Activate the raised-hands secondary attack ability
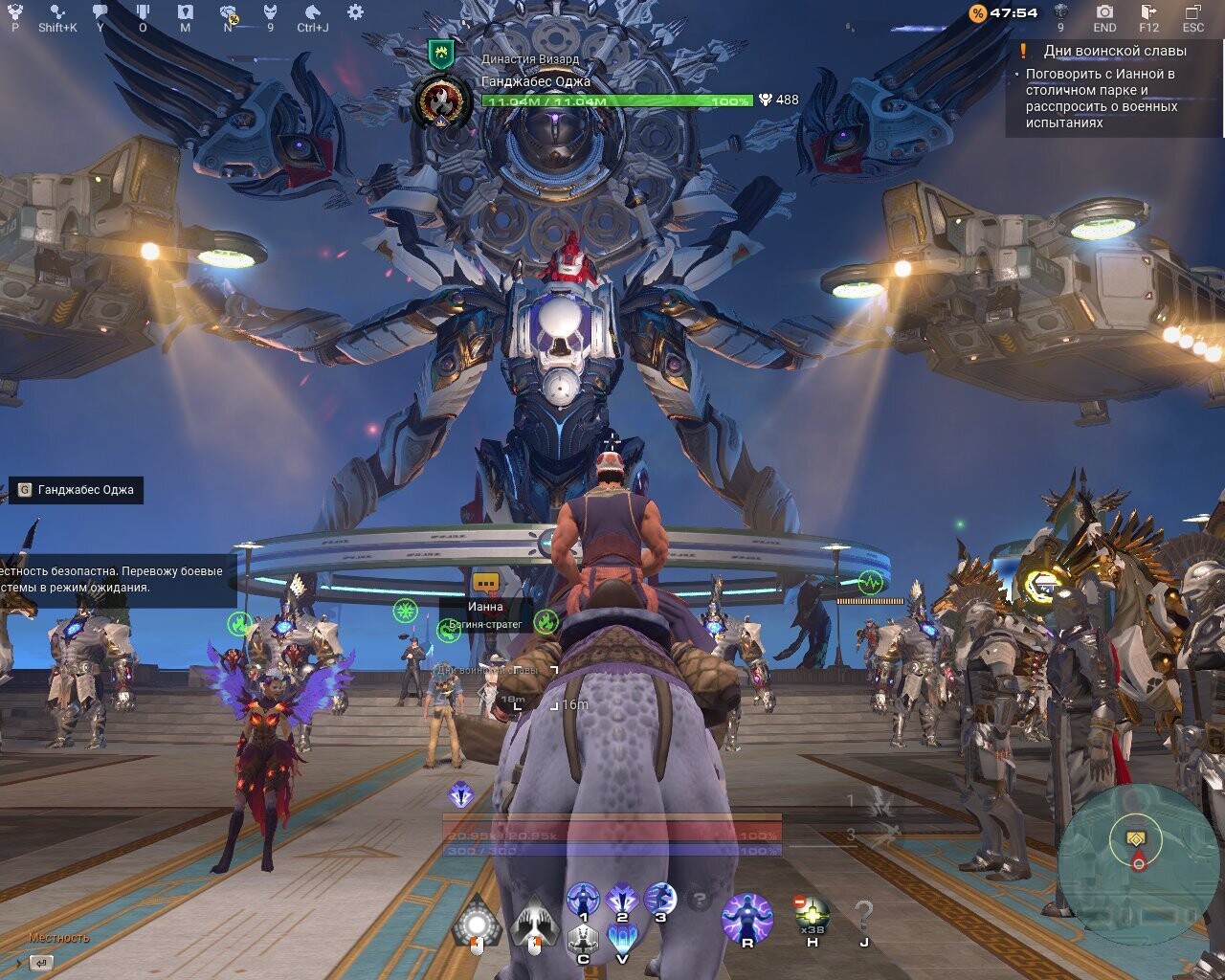 [x=535, y=924]
